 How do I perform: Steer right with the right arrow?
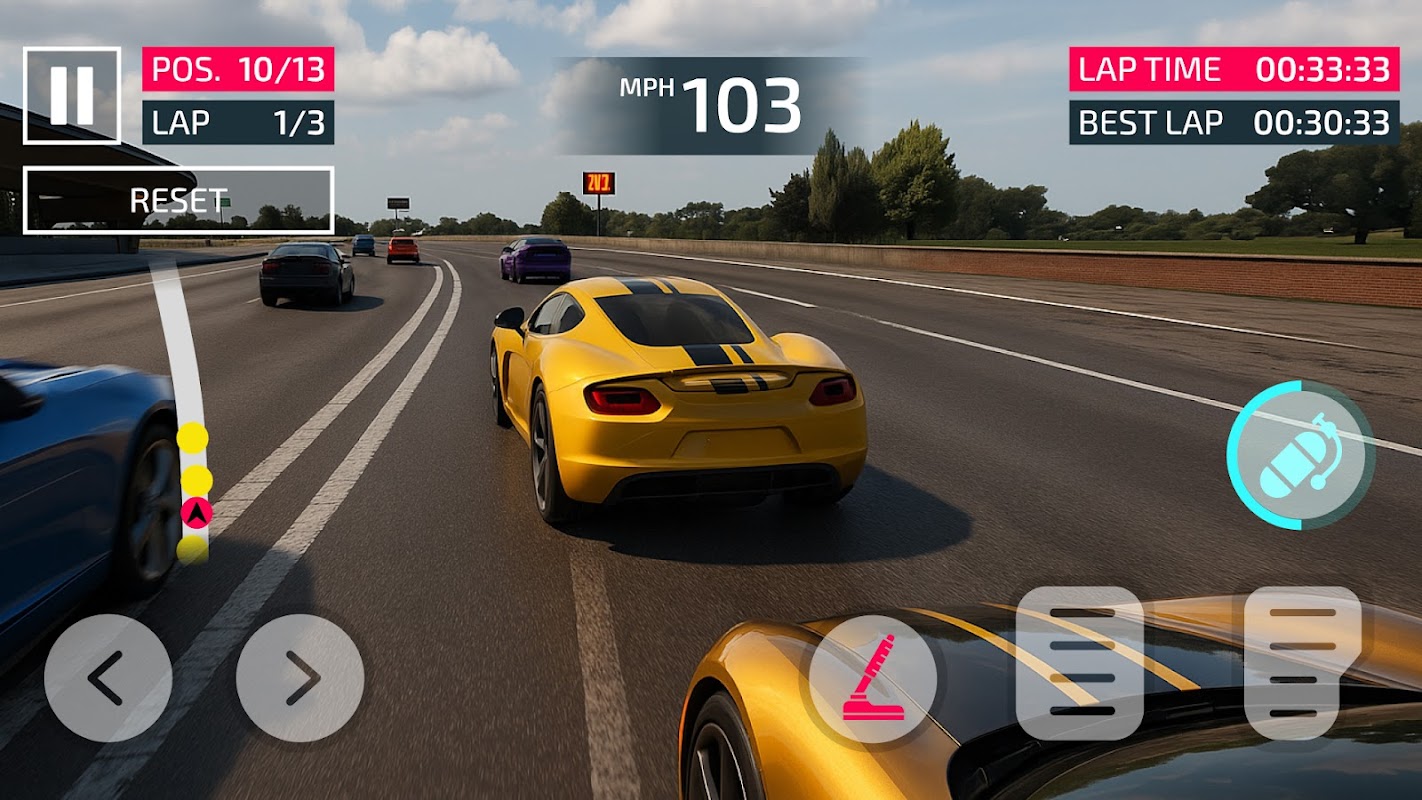coord(300,678)
